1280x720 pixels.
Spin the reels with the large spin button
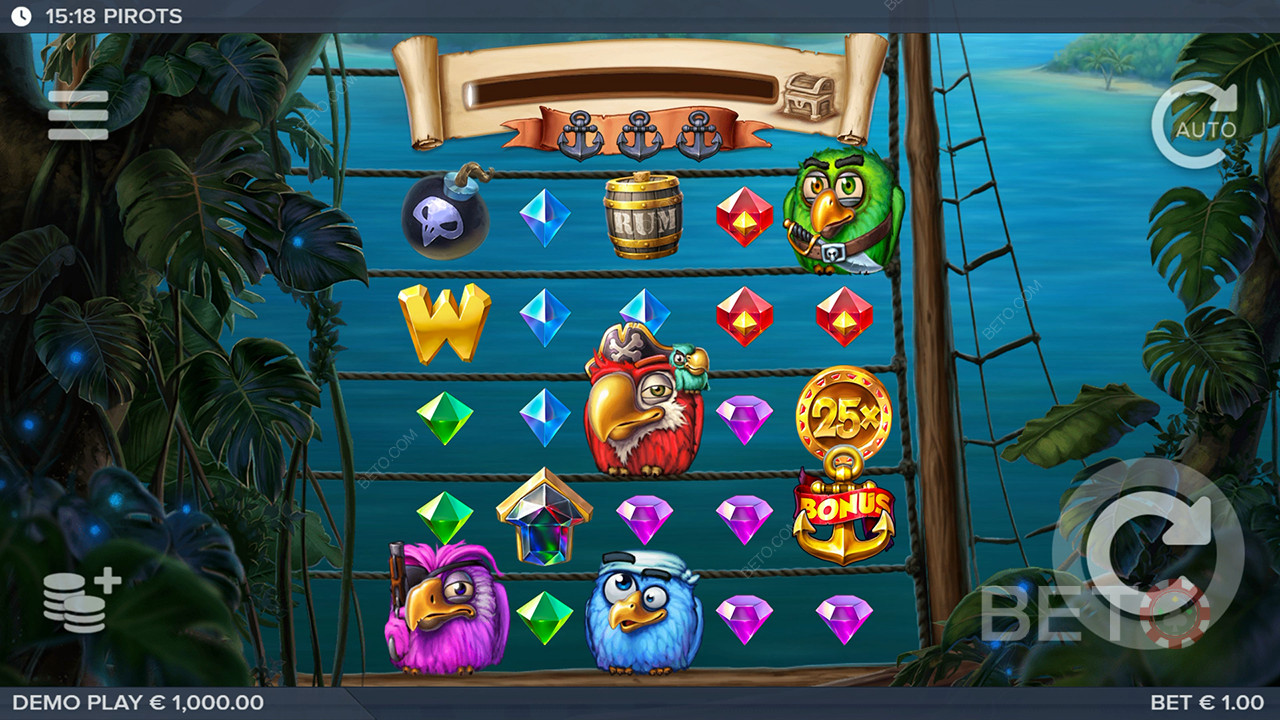1148,552
